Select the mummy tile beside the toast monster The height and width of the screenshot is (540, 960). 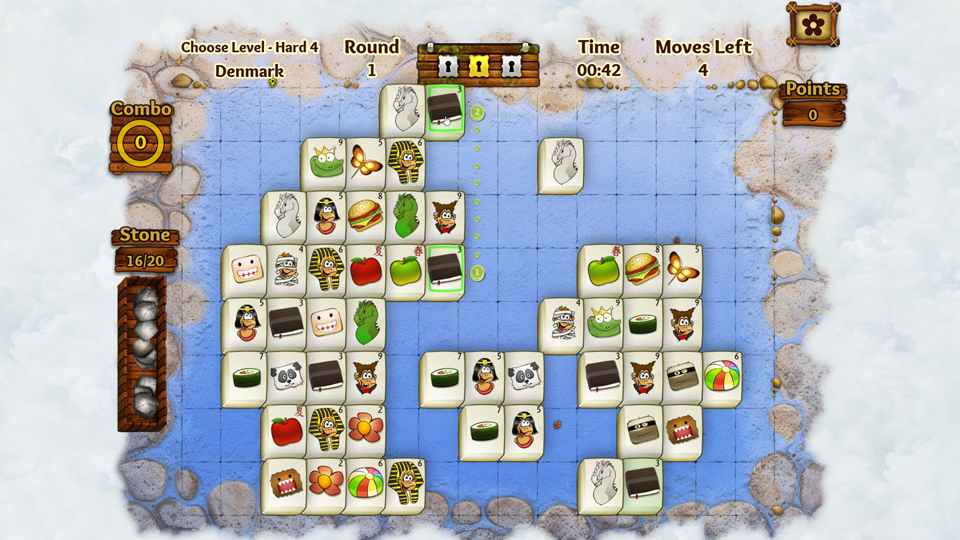click(286, 270)
